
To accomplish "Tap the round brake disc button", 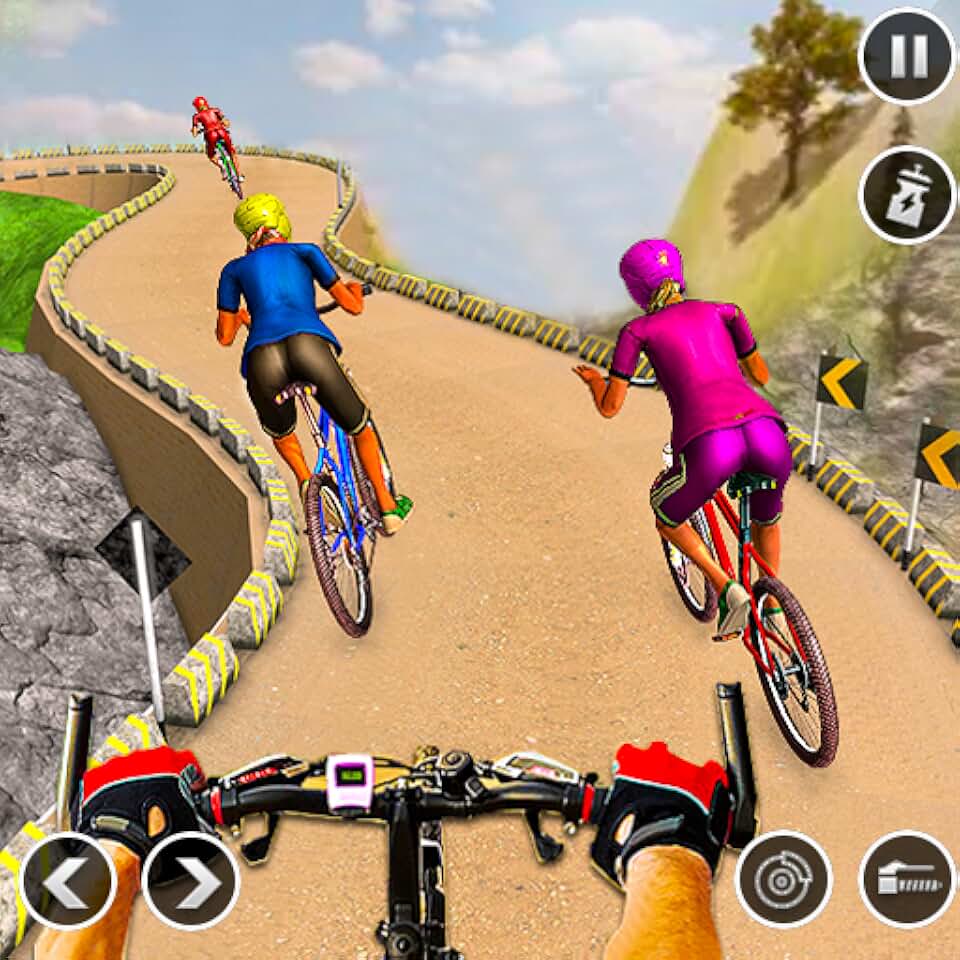I will coord(784,880).
